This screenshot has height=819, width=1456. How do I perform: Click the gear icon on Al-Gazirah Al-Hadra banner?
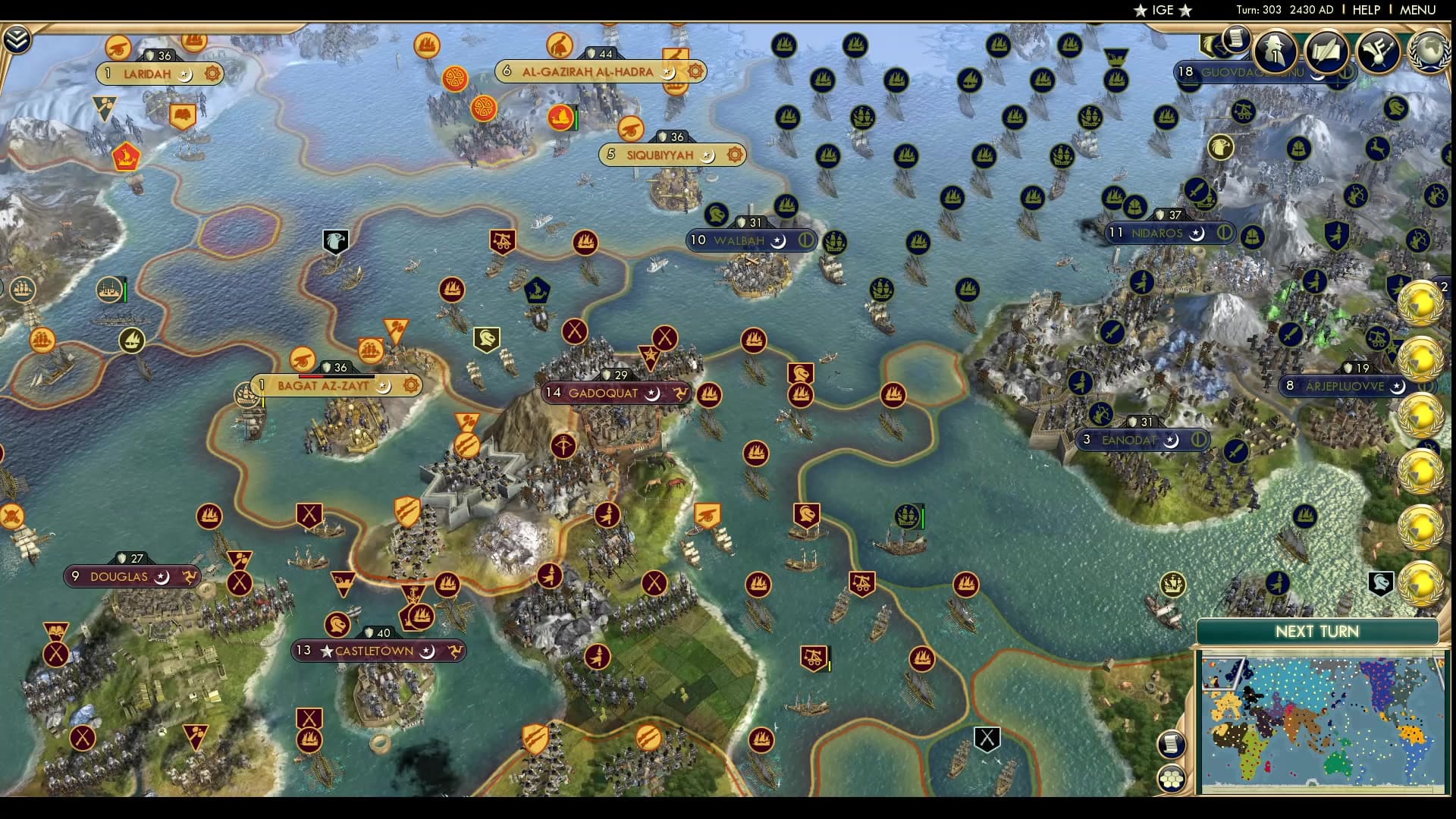(x=695, y=71)
